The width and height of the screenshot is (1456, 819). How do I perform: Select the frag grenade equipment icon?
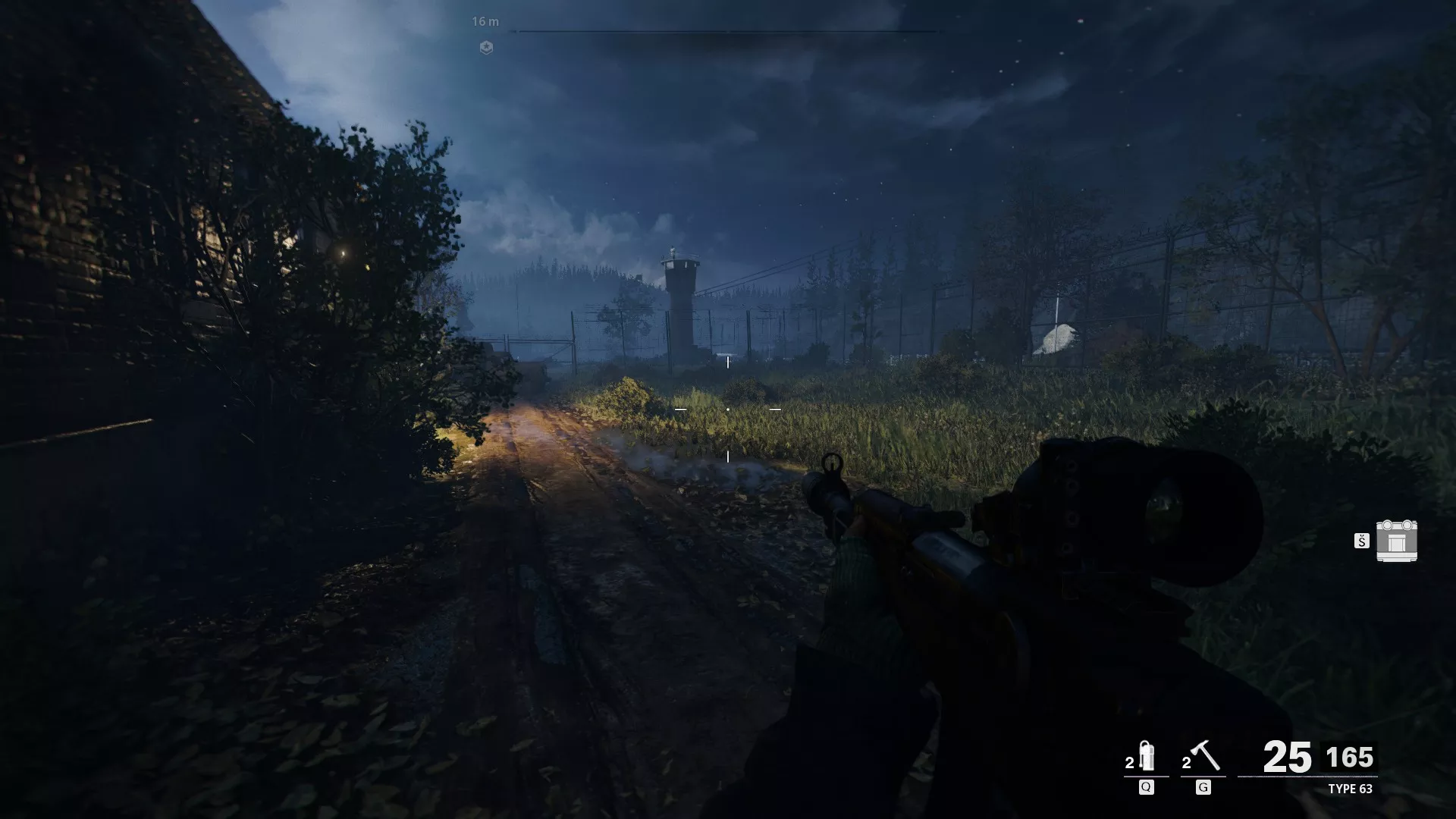1146,757
